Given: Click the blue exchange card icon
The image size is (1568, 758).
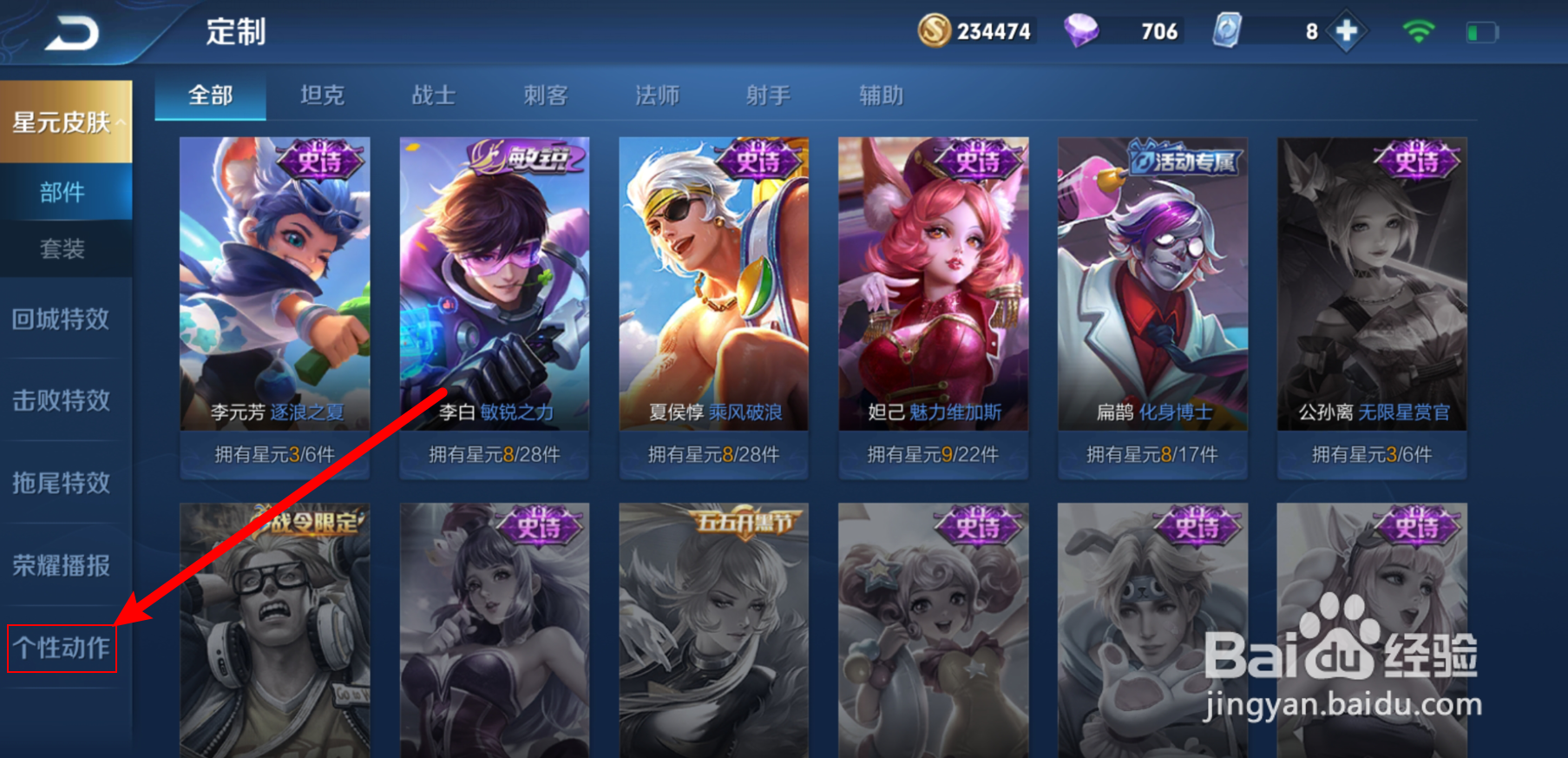Looking at the screenshot, I should click(1226, 31).
